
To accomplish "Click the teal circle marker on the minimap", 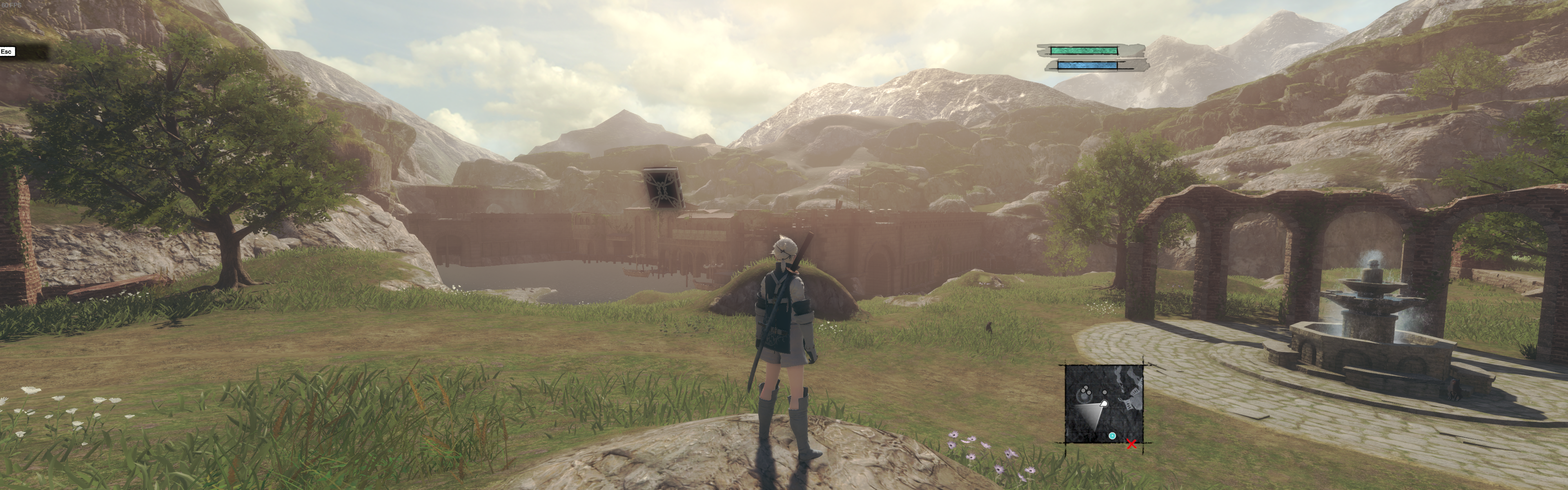I will 1112,436.
